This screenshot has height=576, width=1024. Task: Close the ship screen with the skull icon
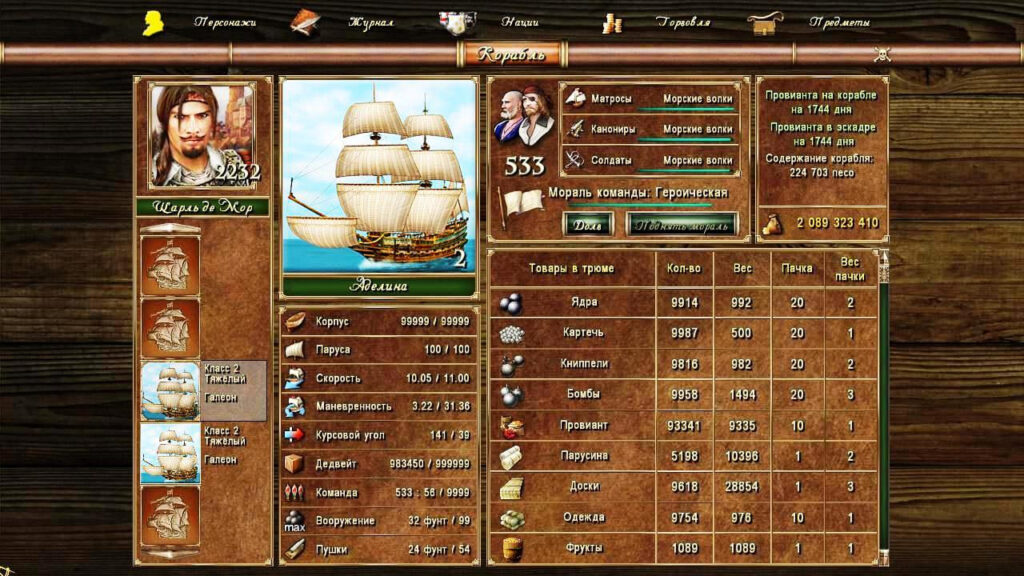pyautogui.click(x=882, y=54)
